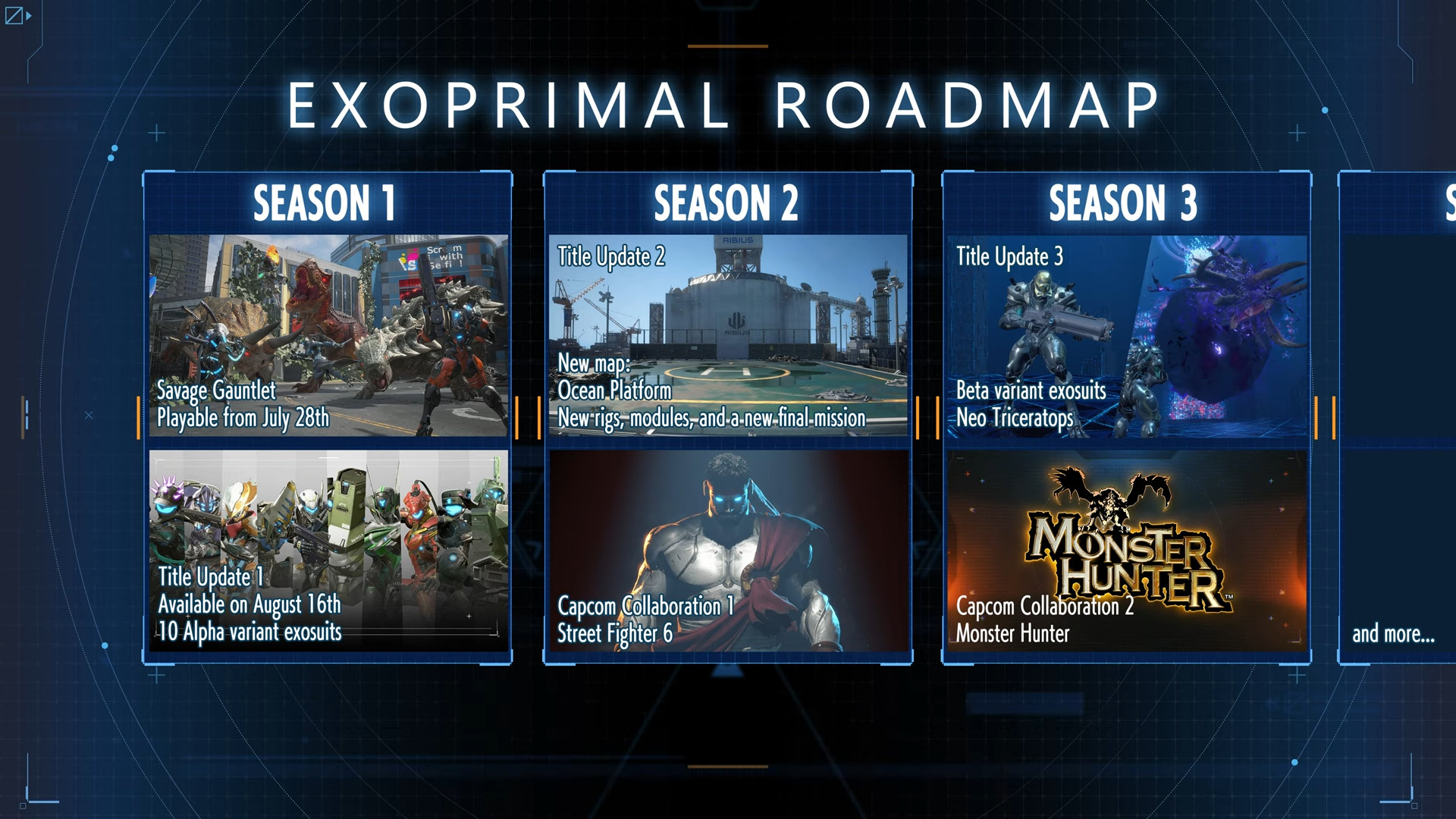1456x819 pixels.
Task: Select the Savage Gauntlet roadmap tile
Action: (x=328, y=335)
